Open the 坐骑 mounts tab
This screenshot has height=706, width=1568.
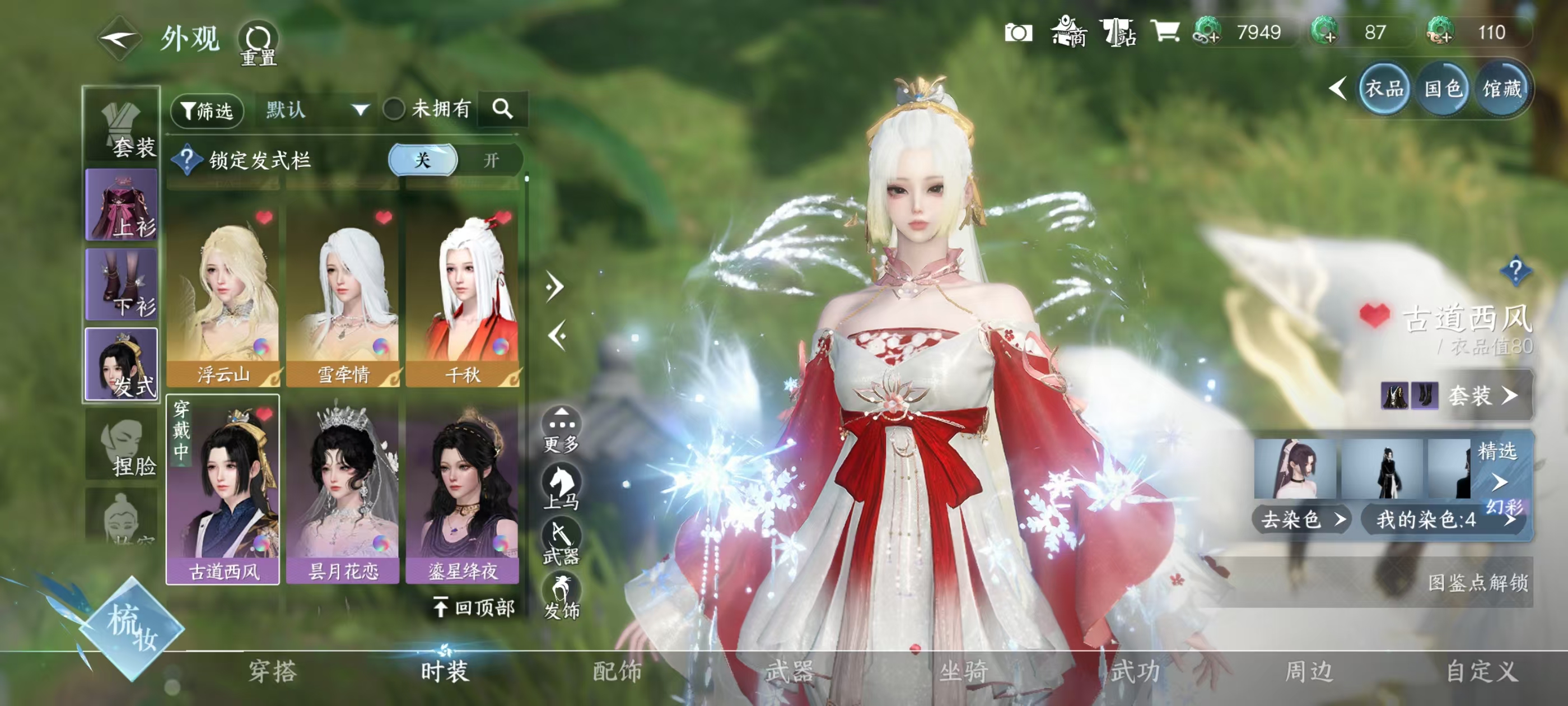pyautogui.click(x=963, y=671)
